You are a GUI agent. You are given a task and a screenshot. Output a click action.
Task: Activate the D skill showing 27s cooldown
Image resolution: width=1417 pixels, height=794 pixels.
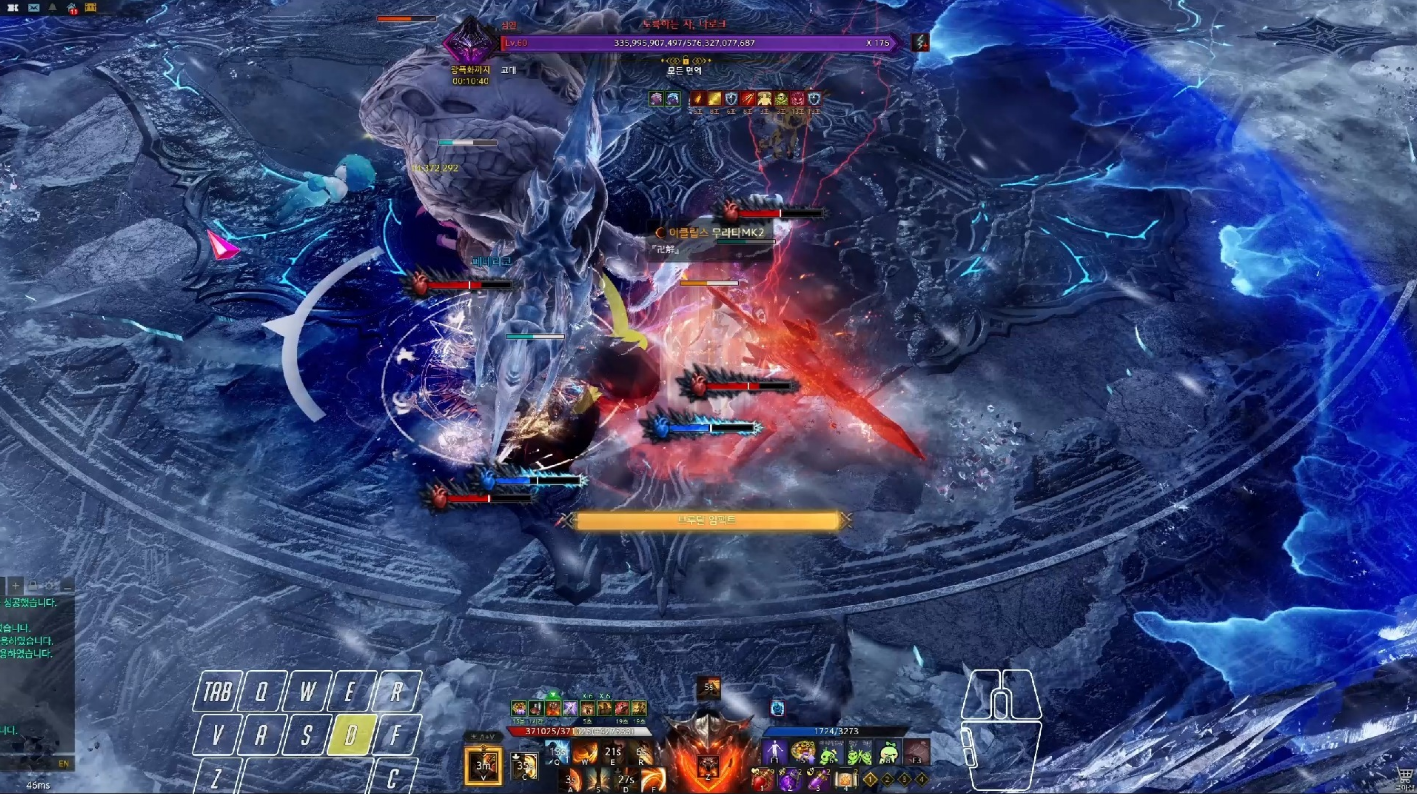point(624,779)
